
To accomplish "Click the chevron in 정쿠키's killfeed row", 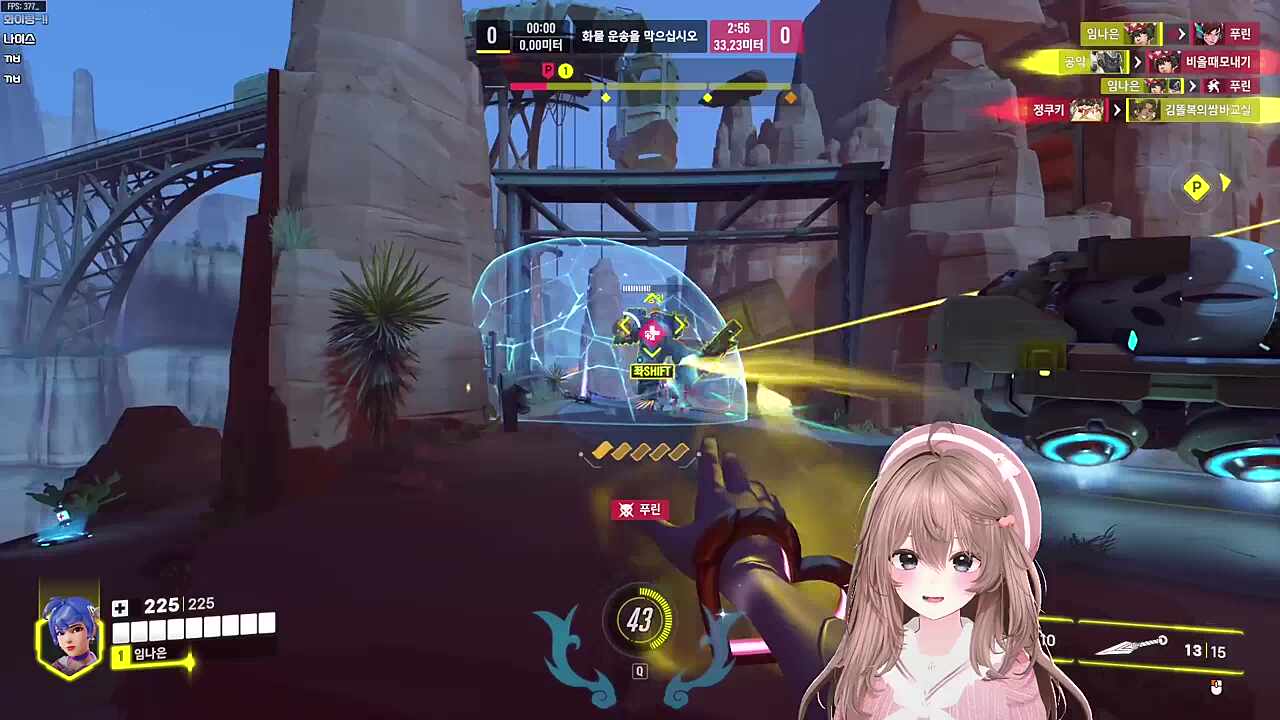I will coord(1117,110).
